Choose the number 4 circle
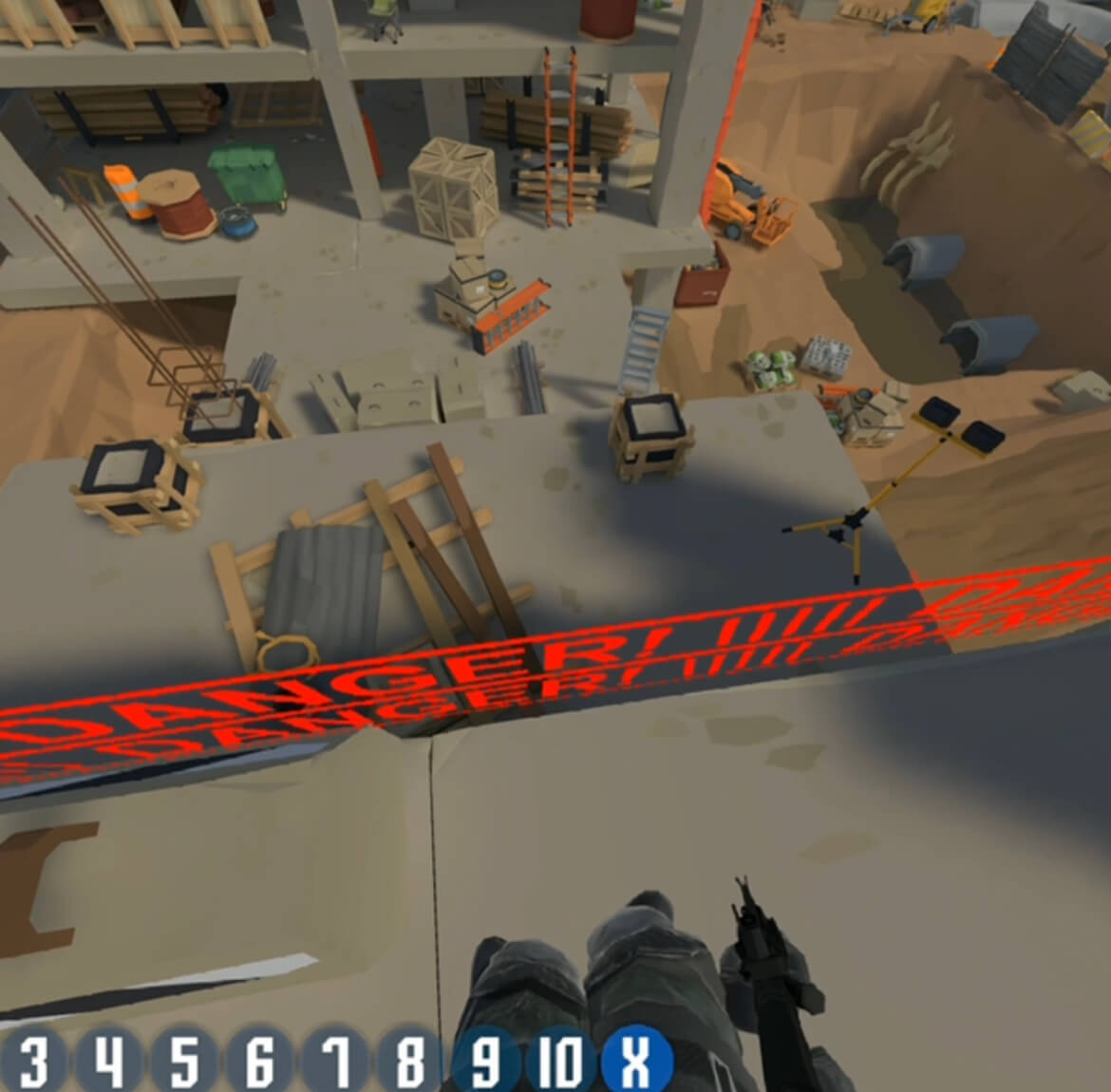The height and width of the screenshot is (1092, 1111). click(110, 1061)
